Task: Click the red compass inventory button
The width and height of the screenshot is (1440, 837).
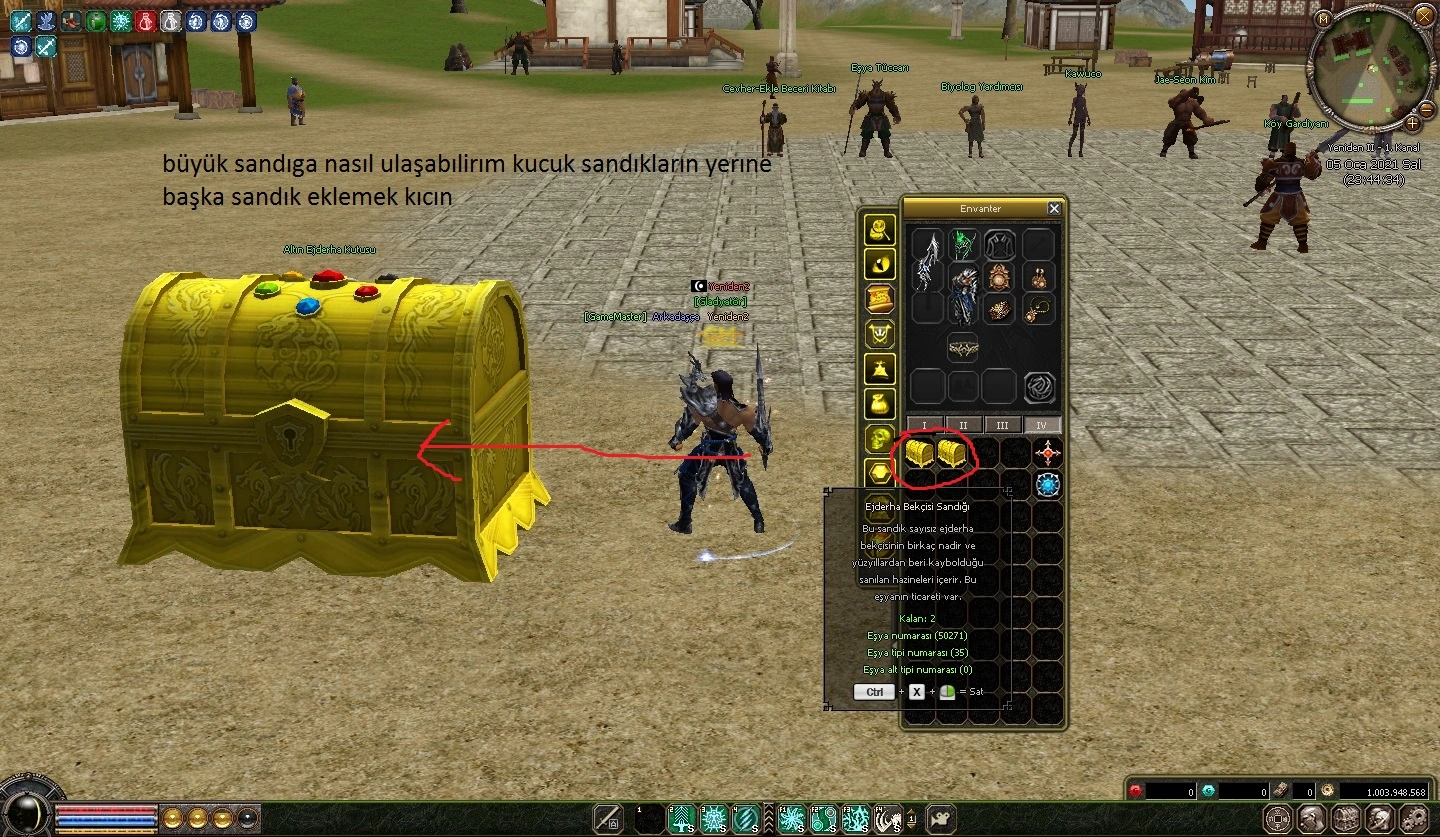Action: (x=1047, y=453)
